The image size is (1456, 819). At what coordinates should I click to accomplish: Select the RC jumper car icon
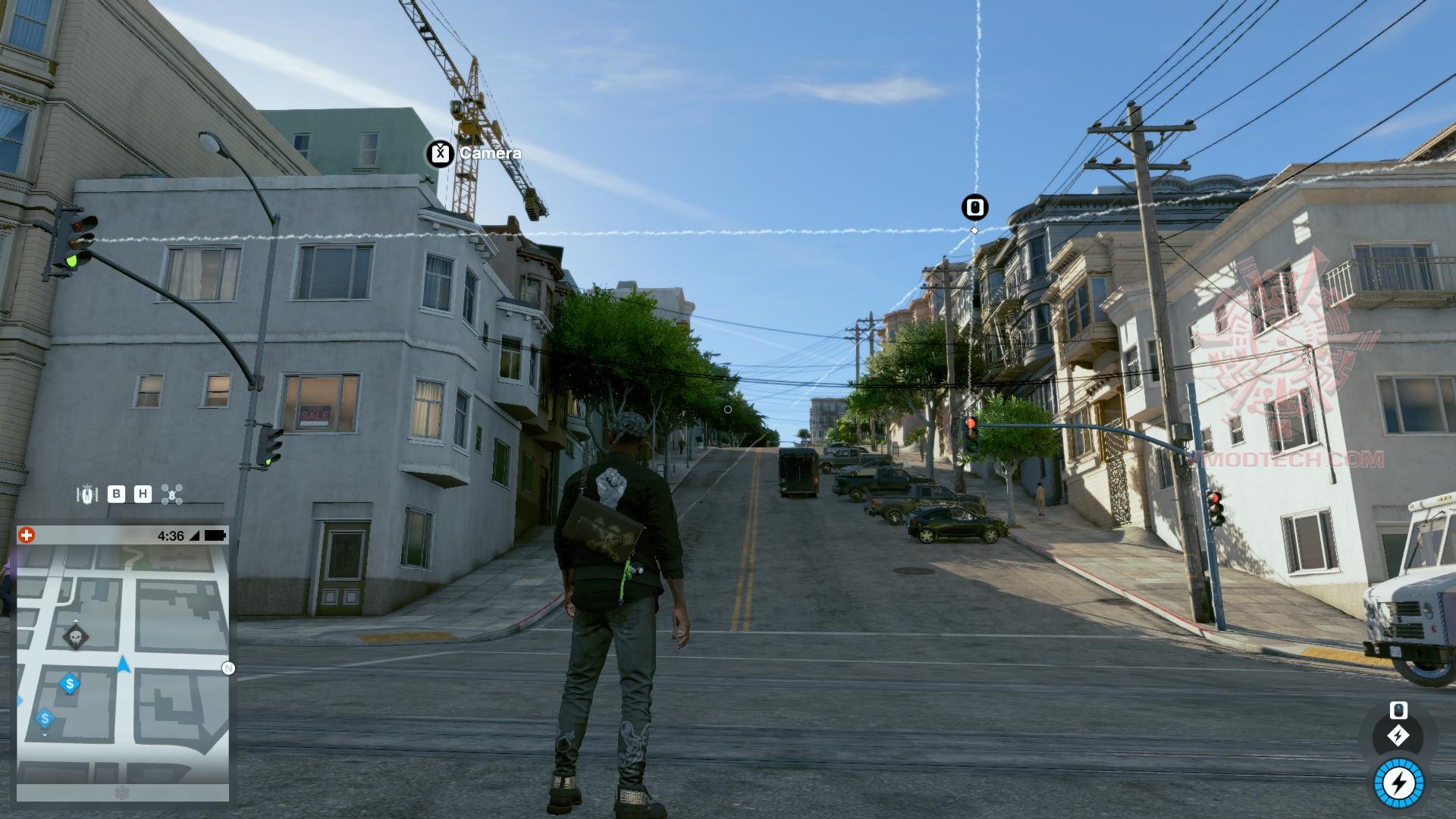point(87,495)
